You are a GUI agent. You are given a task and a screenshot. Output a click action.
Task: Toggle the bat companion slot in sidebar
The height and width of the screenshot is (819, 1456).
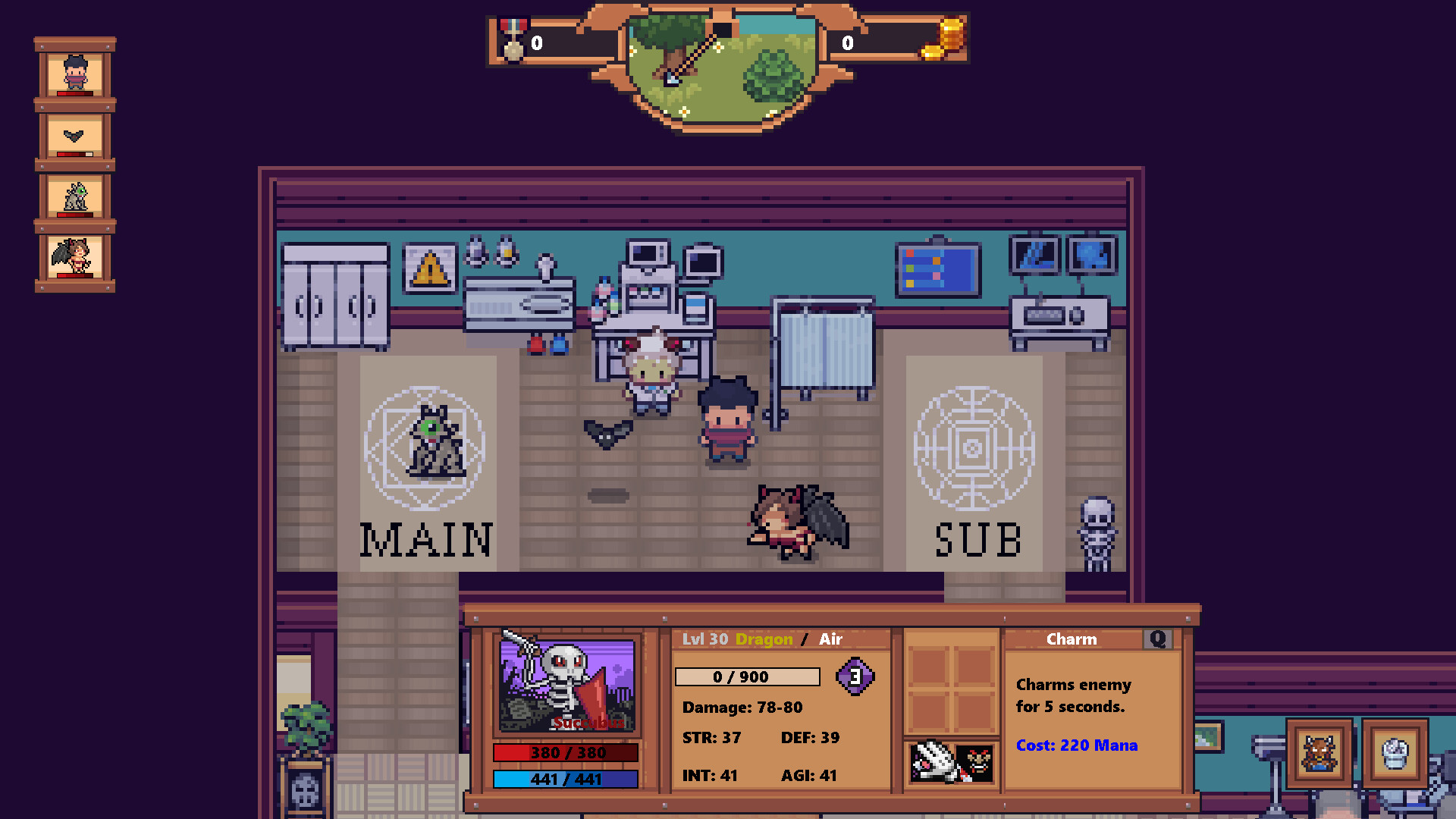pyautogui.click(x=76, y=136)
